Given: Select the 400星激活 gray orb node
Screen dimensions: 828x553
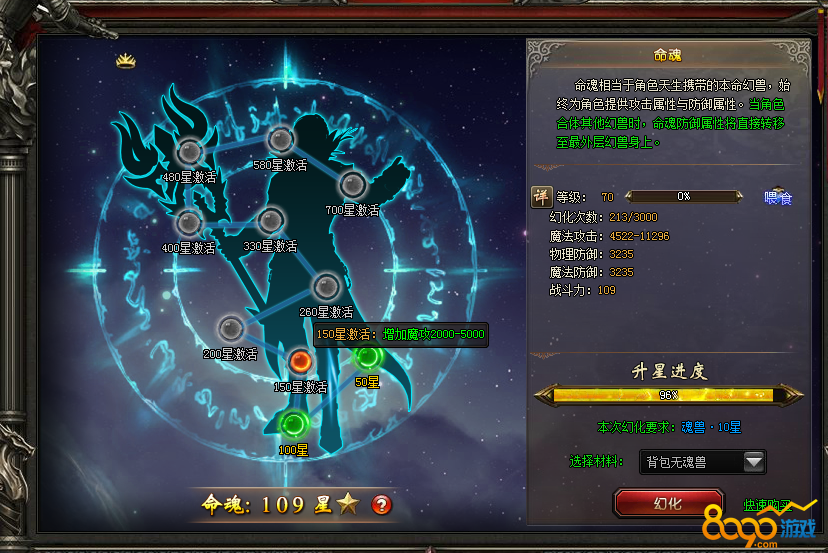Looking at the screenshot, I should coord(188,222).
